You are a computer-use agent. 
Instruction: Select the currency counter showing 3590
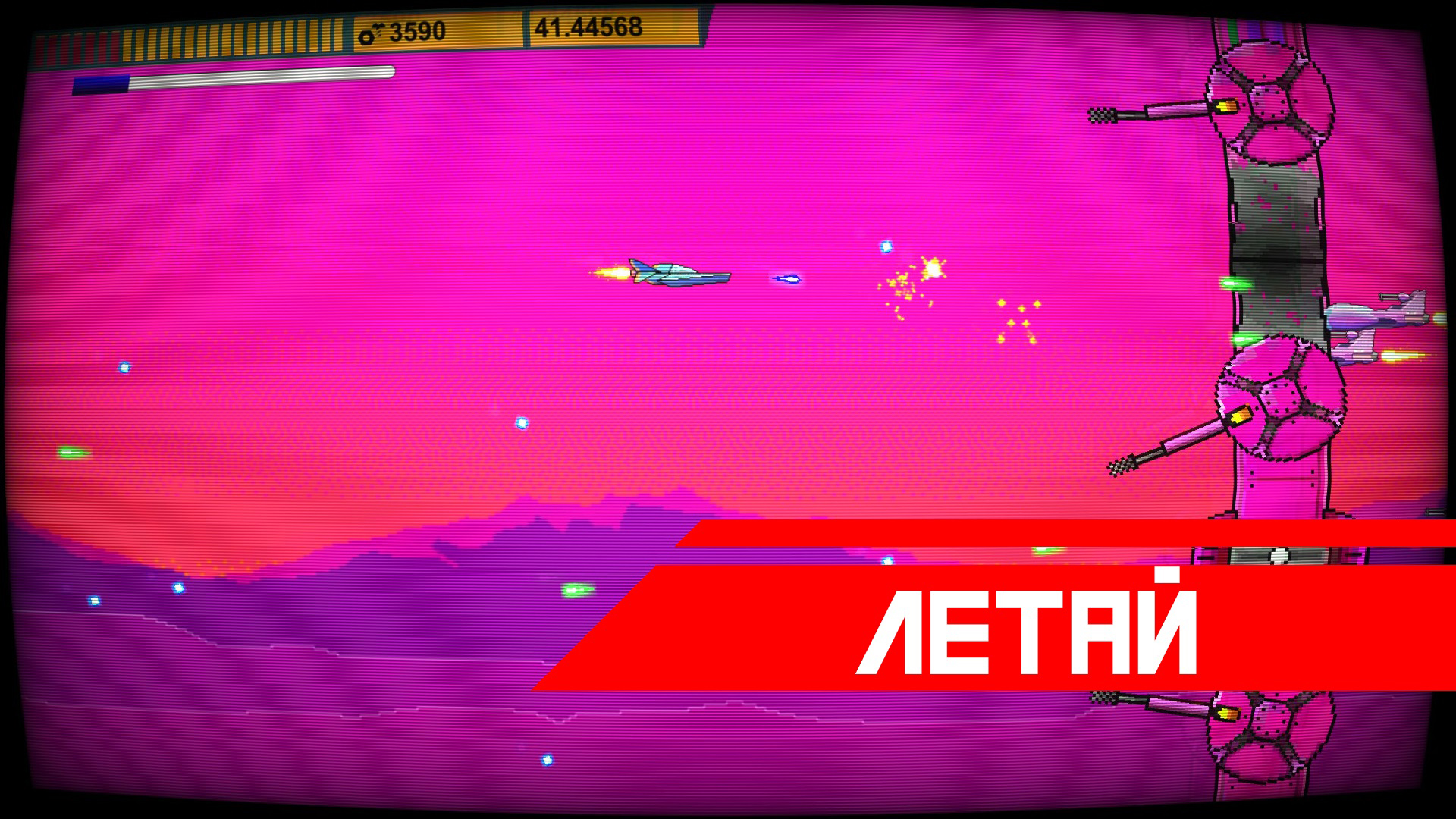point(413,30)
